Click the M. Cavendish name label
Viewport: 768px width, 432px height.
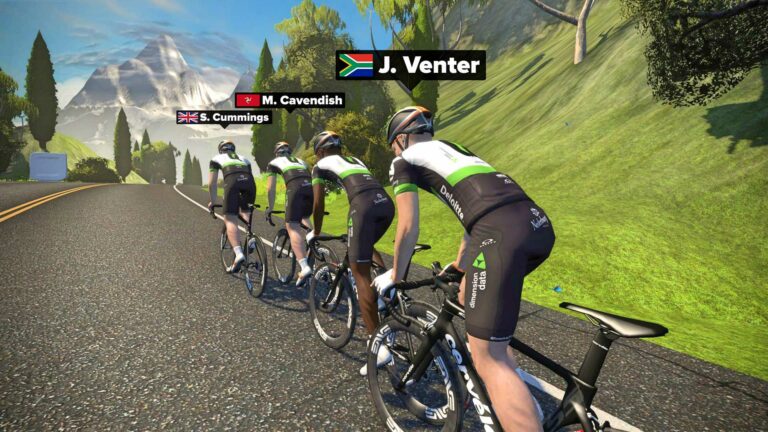pyautogui.click(x=290, y=100)
